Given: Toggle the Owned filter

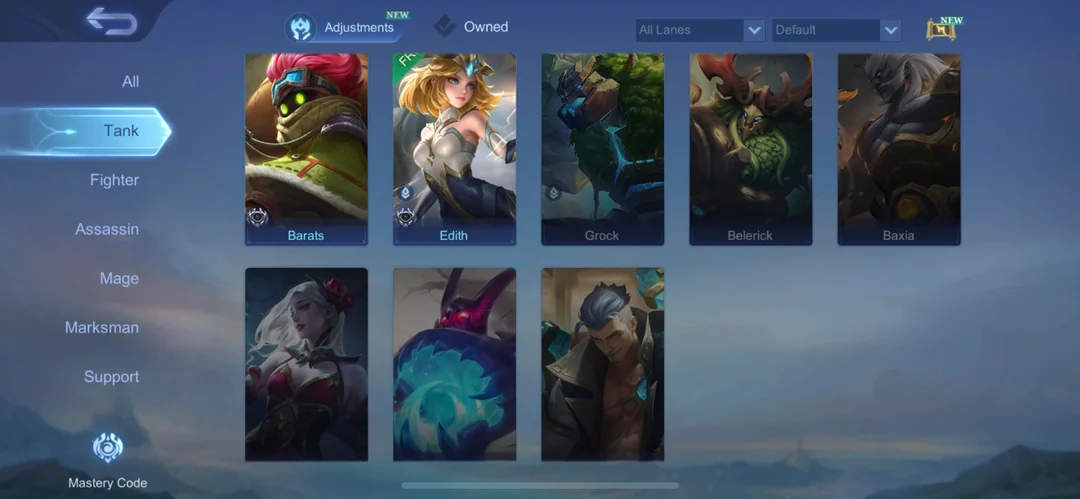Looking at the screenshot, I should pyautogui.click(x=472, y=27).
